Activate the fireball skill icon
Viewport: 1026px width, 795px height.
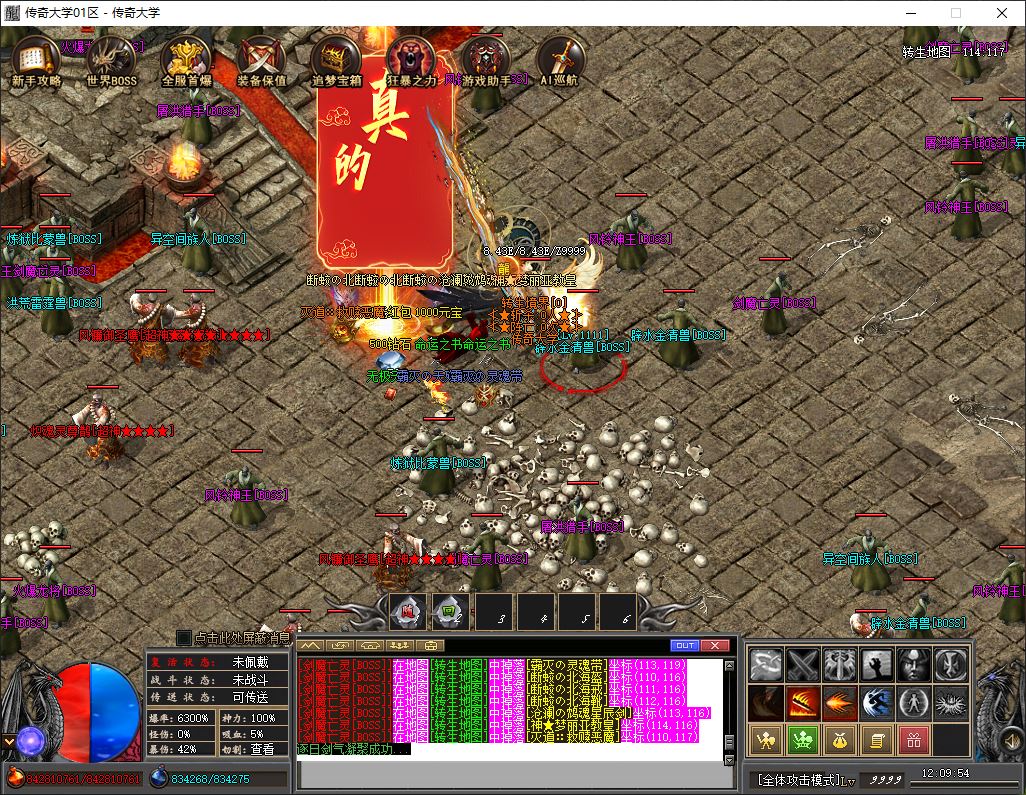click(x=840, y=703)
